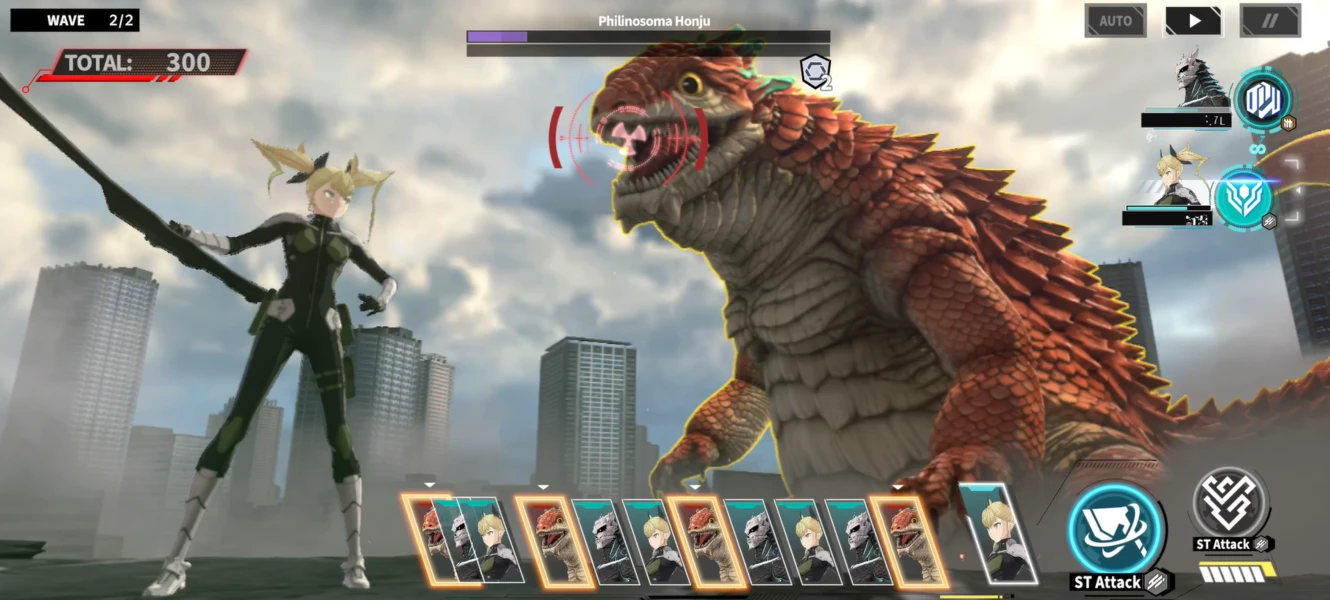Click the play arrow speed button
Image resolution: width=1330 pixels, height=600 pixels.
(x=1193, y=21)
